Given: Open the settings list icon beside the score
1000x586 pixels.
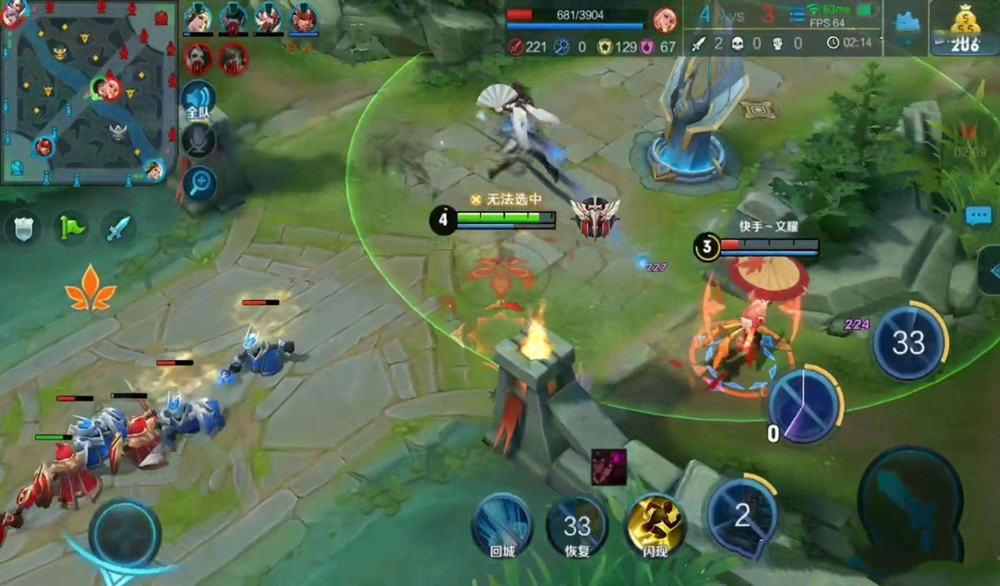Looking at the screenshot, I should 797,17.
